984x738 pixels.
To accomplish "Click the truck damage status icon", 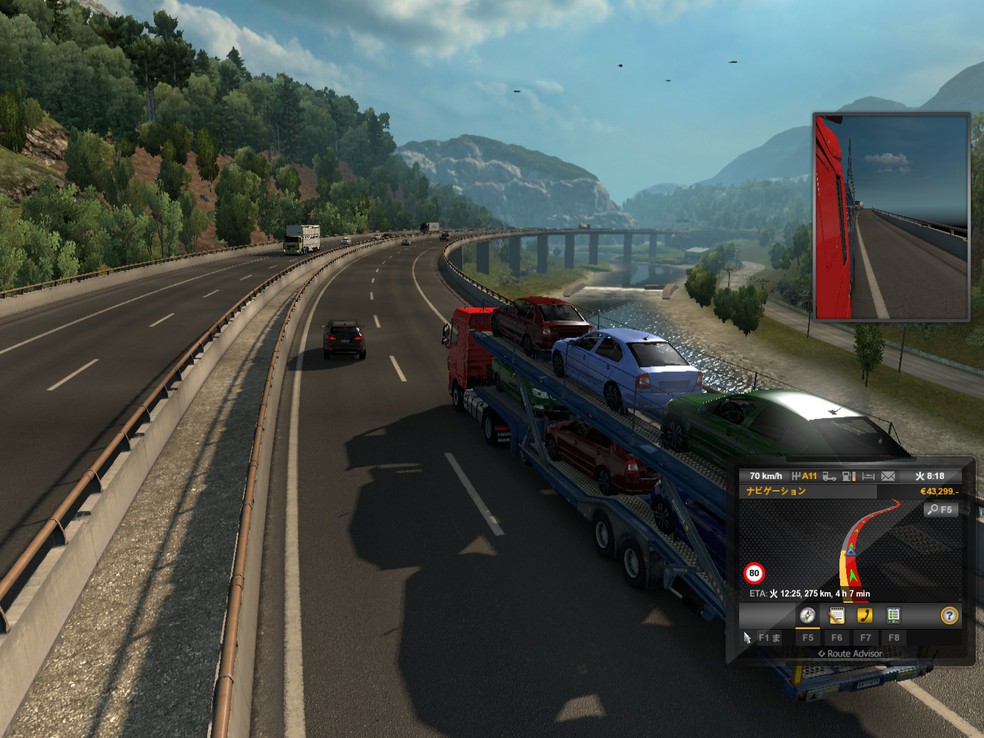I will click(x=830, y=475).
